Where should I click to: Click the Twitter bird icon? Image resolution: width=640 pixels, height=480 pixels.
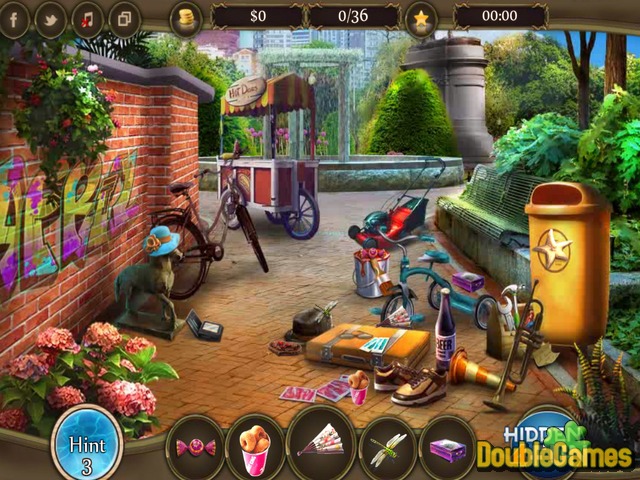(x=50, y=17)
